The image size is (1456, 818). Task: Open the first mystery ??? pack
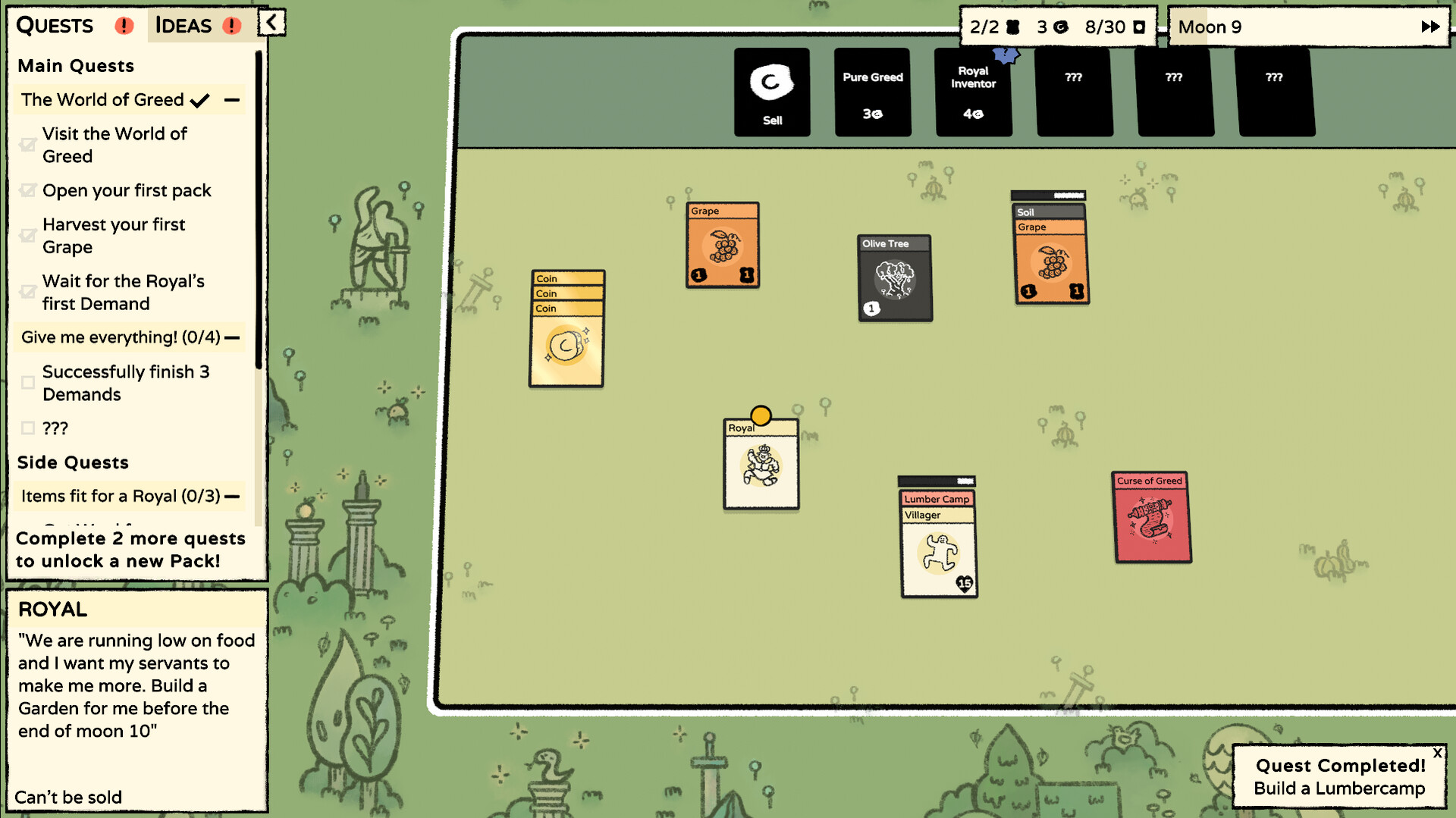pyautogui.click(x=1074, y=92)
